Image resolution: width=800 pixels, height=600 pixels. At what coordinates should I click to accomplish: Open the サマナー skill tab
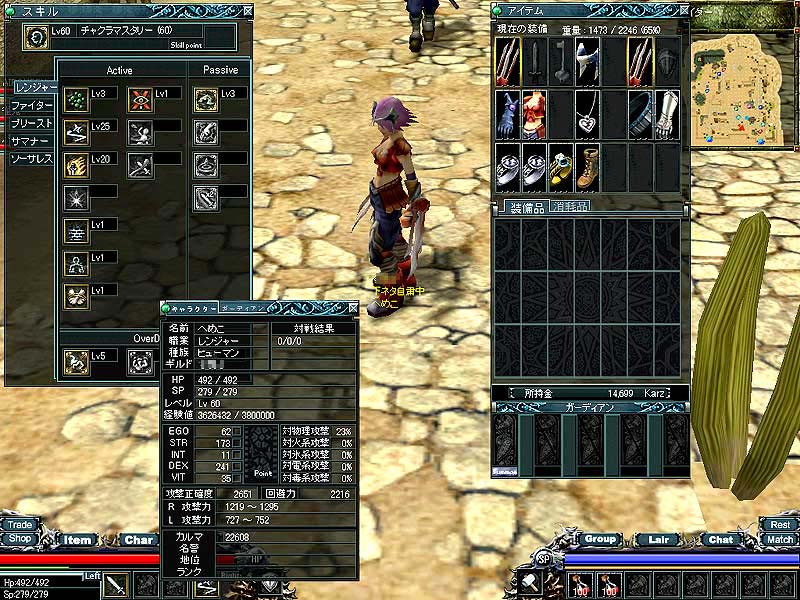30,141
